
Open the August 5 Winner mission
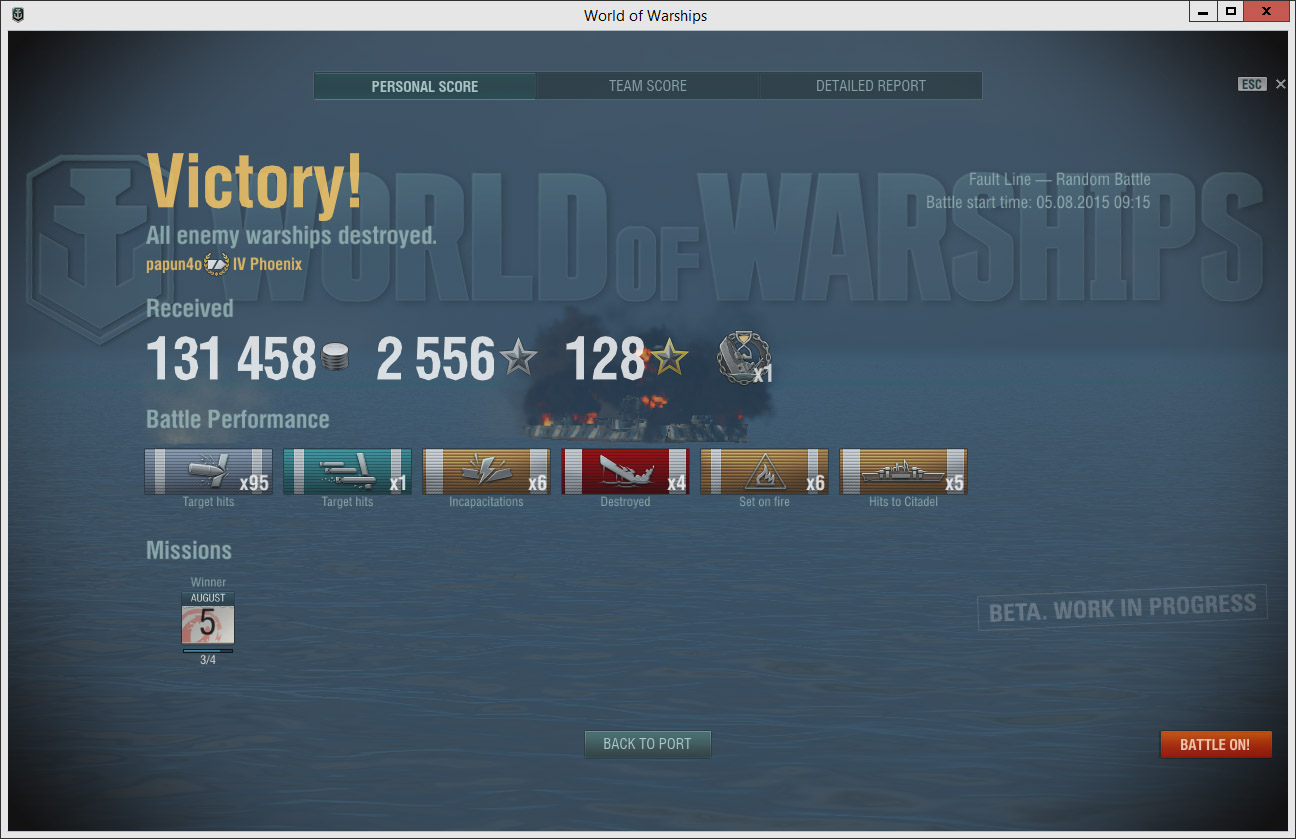(208, 619)
